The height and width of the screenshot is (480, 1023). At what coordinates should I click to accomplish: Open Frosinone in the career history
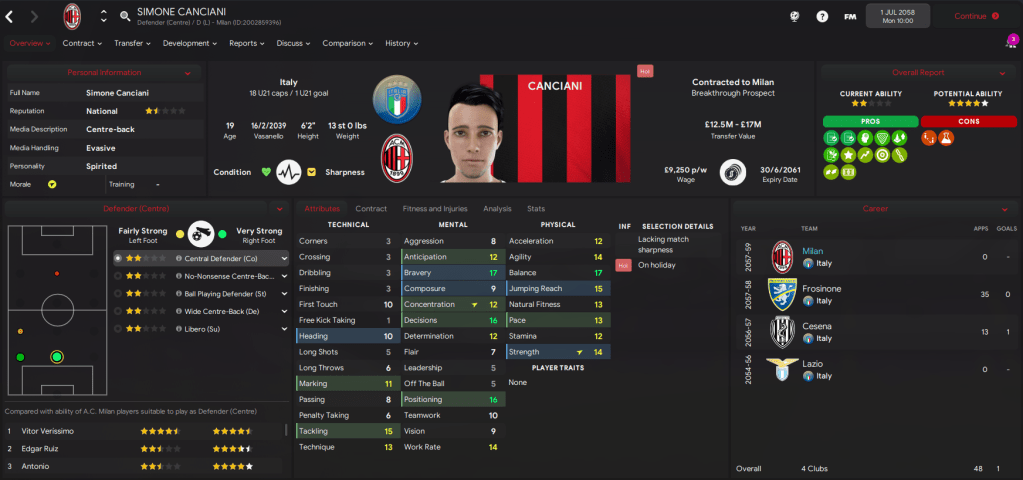coord(823,288)
